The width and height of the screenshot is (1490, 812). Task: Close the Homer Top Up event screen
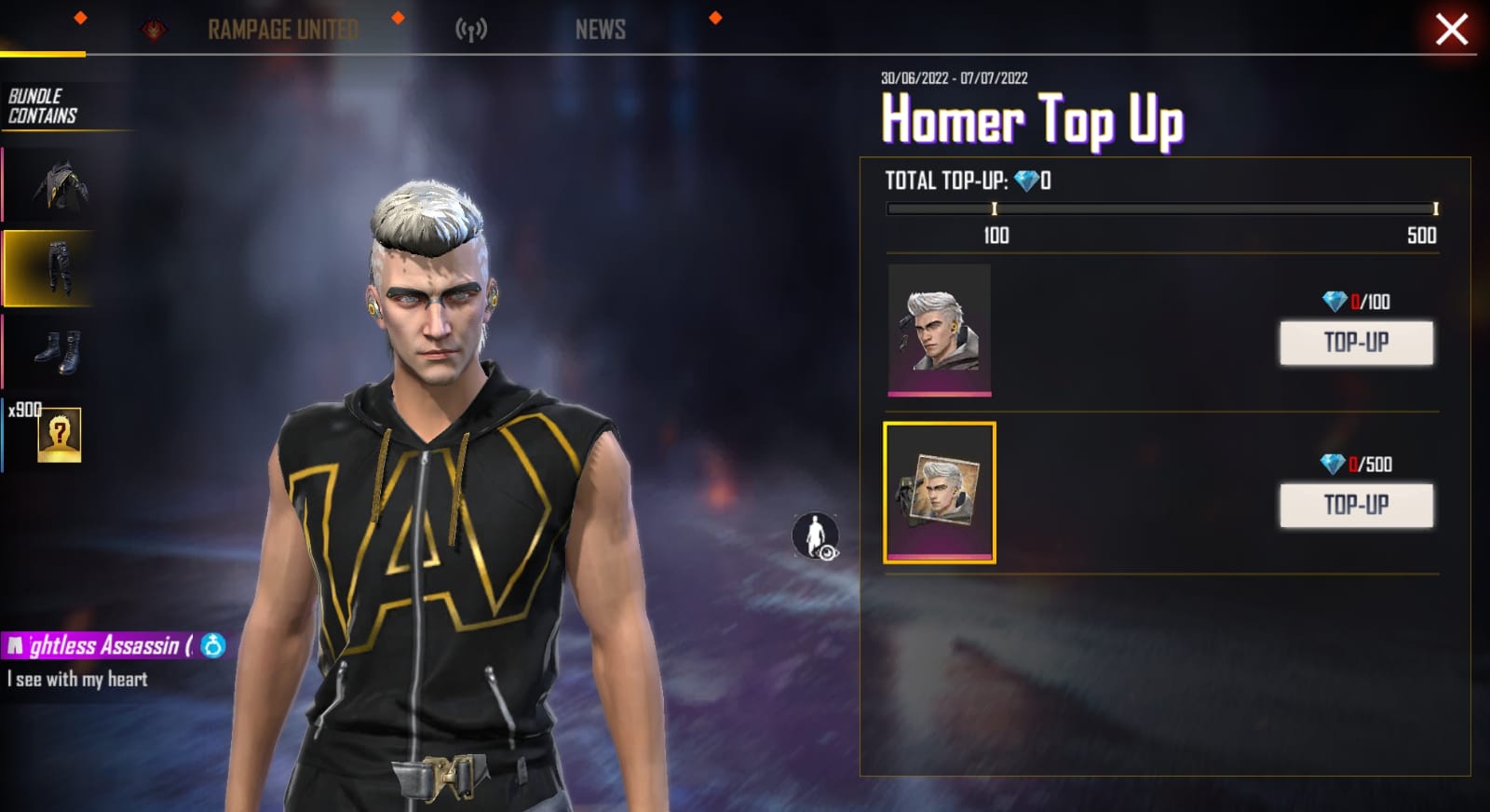1451,30
